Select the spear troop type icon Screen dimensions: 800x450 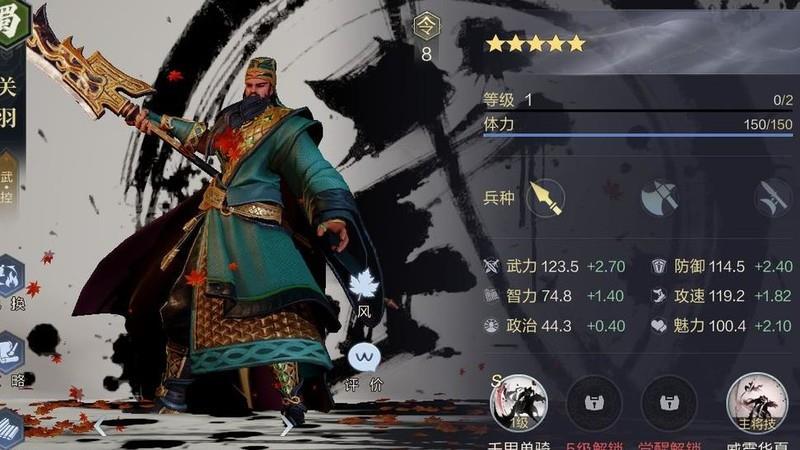545,197
